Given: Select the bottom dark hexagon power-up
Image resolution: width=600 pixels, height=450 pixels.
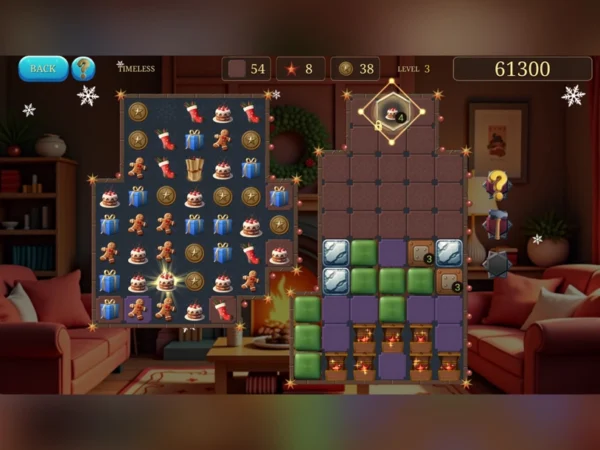Looking at the screenshot, I should click(x=497, y=263).
